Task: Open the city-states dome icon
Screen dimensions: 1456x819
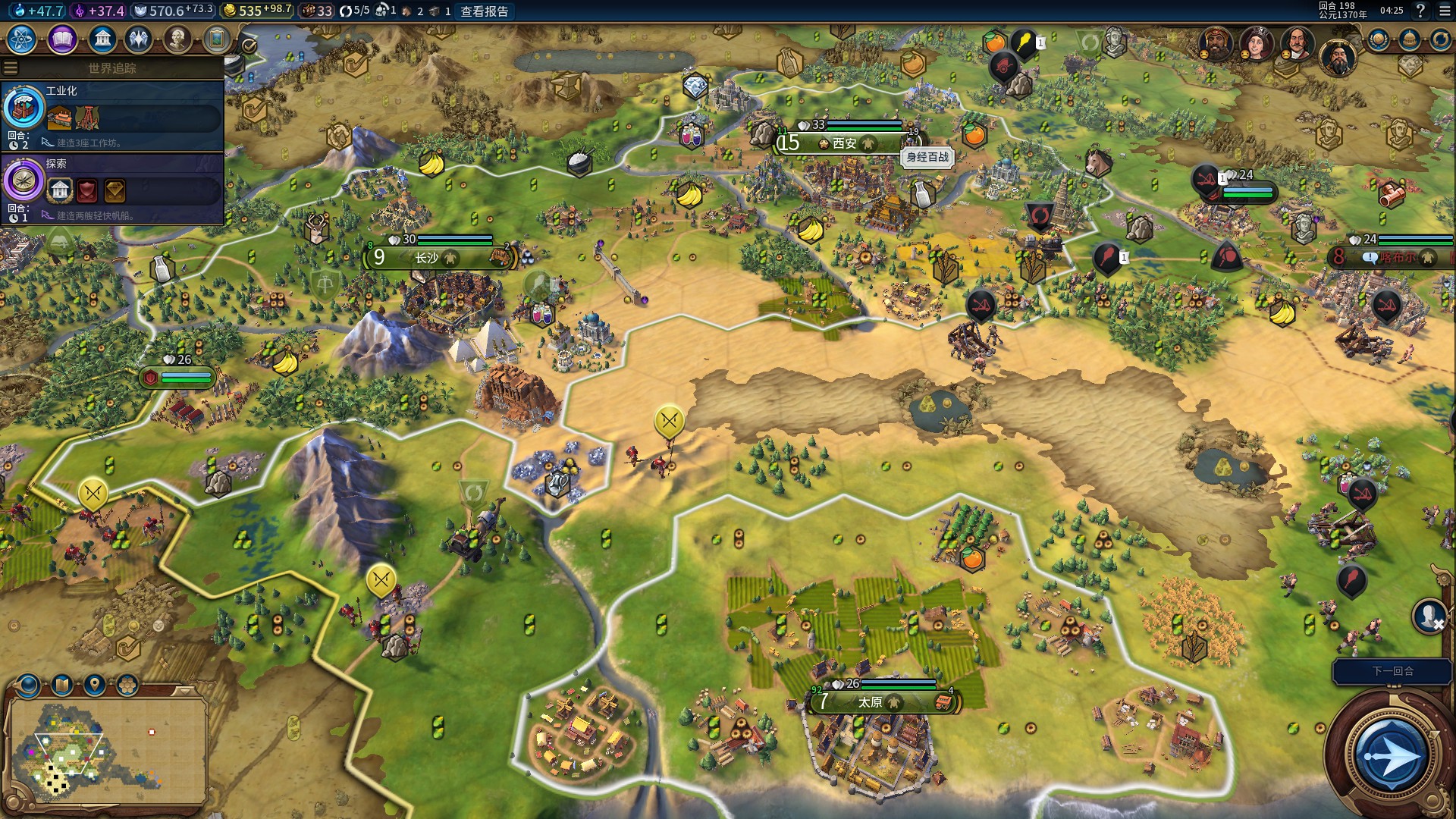Action: click(x=1409, y=39)
